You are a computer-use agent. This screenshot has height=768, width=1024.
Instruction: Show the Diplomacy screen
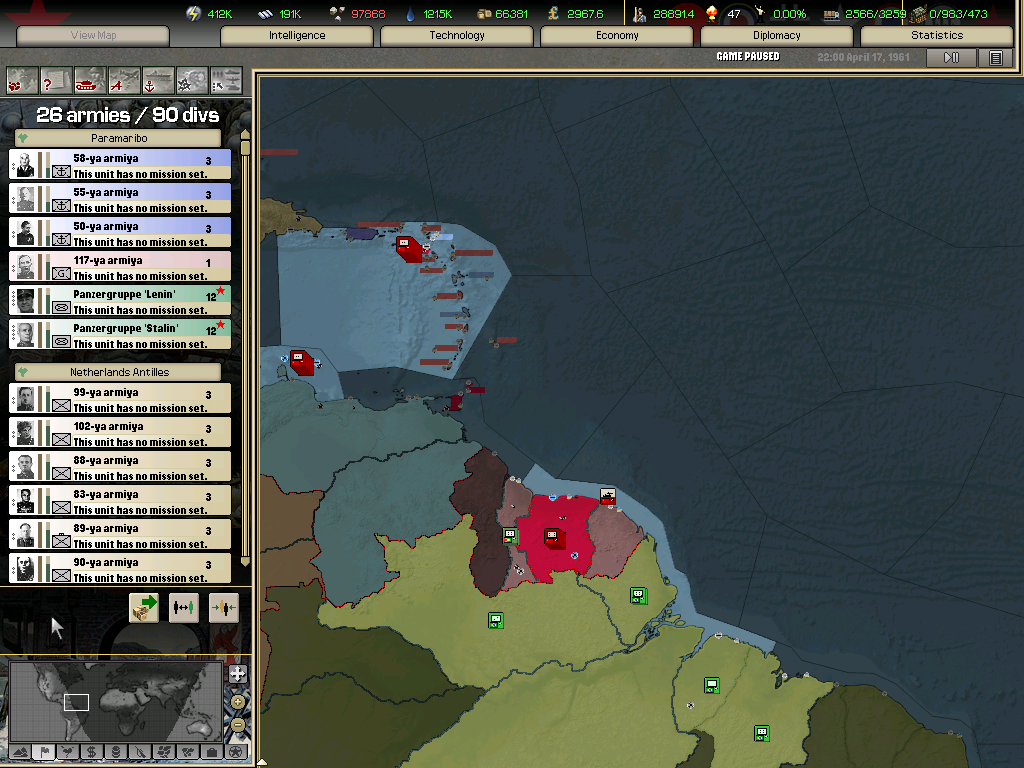pyautogui.click(x=777, y=36)
